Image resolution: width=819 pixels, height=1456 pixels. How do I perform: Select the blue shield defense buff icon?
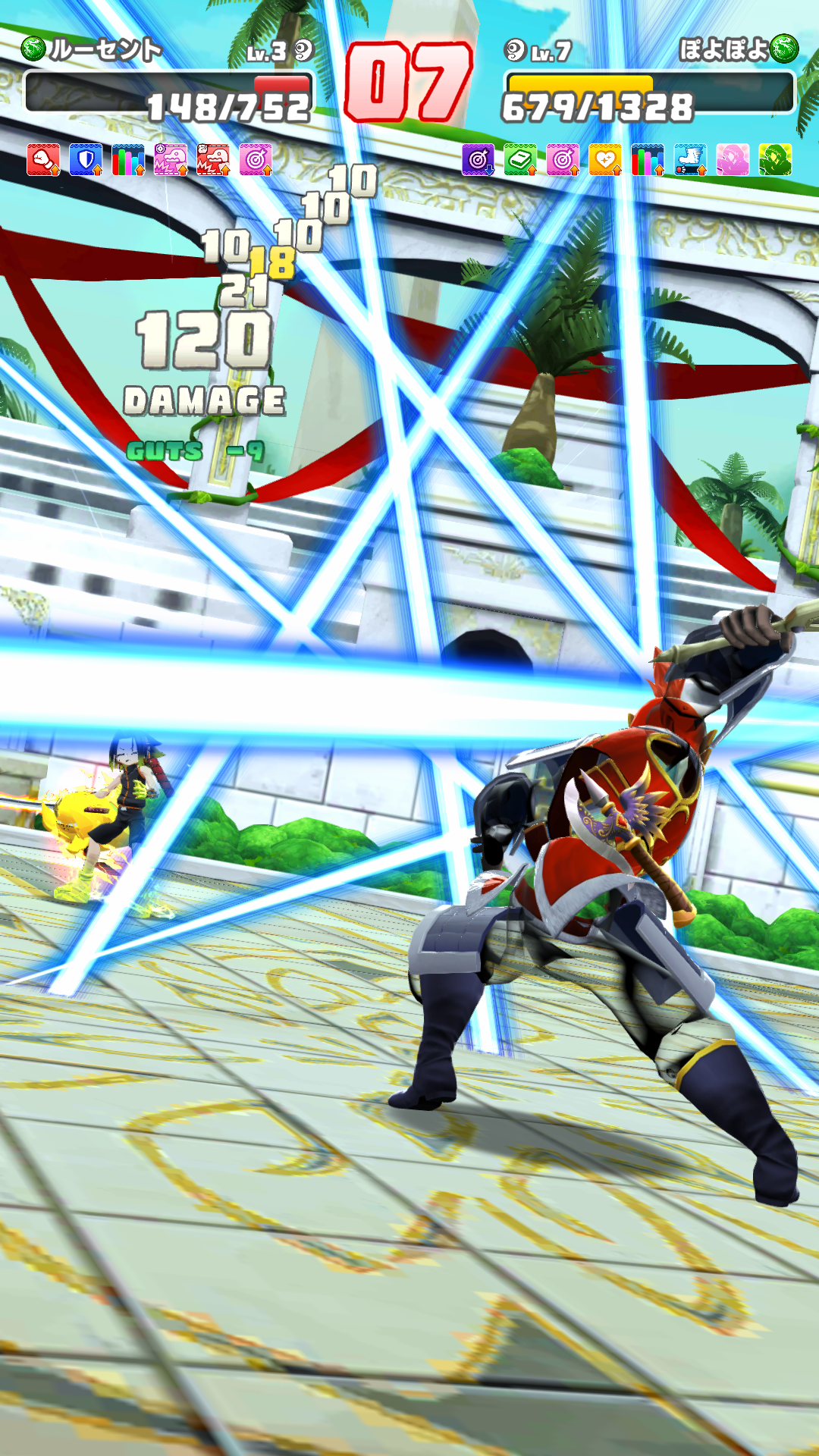[x=86, y=160]
